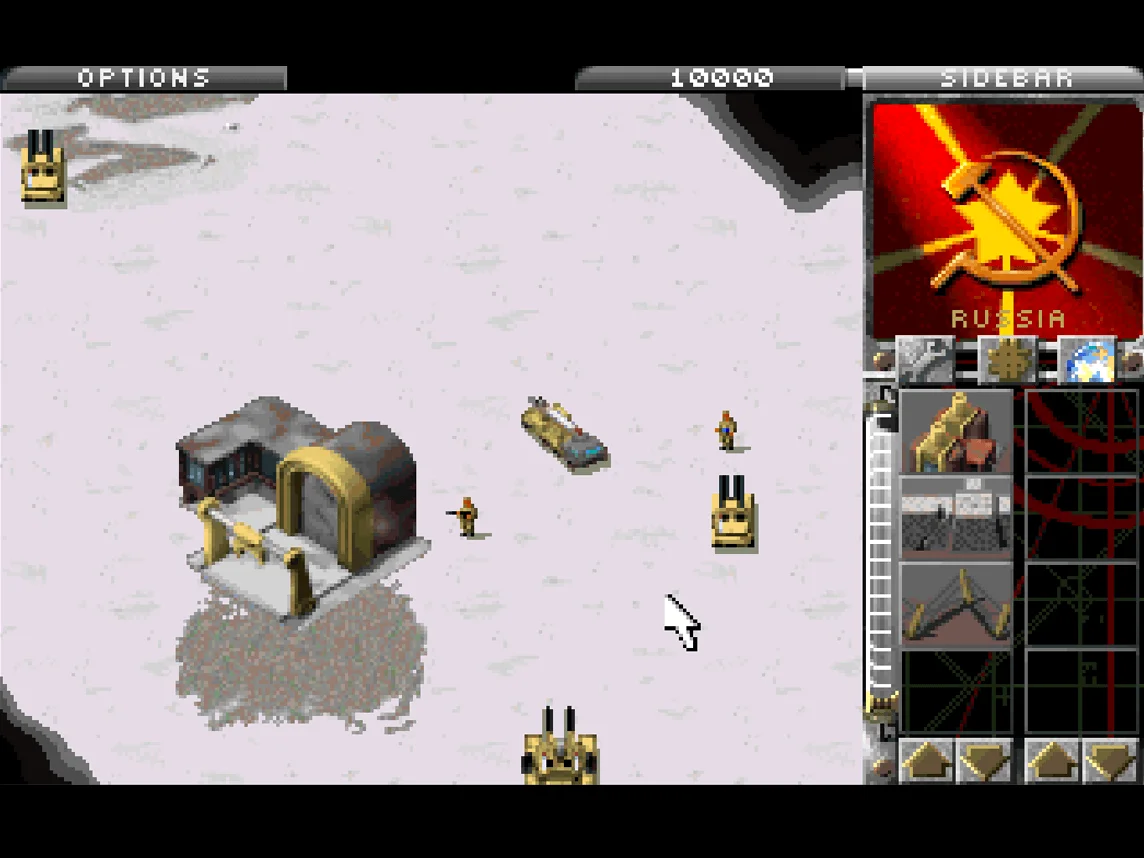1144x858 pixels.
Task: Click the structures column scroll-up arrow
Action: pos(926,761)
